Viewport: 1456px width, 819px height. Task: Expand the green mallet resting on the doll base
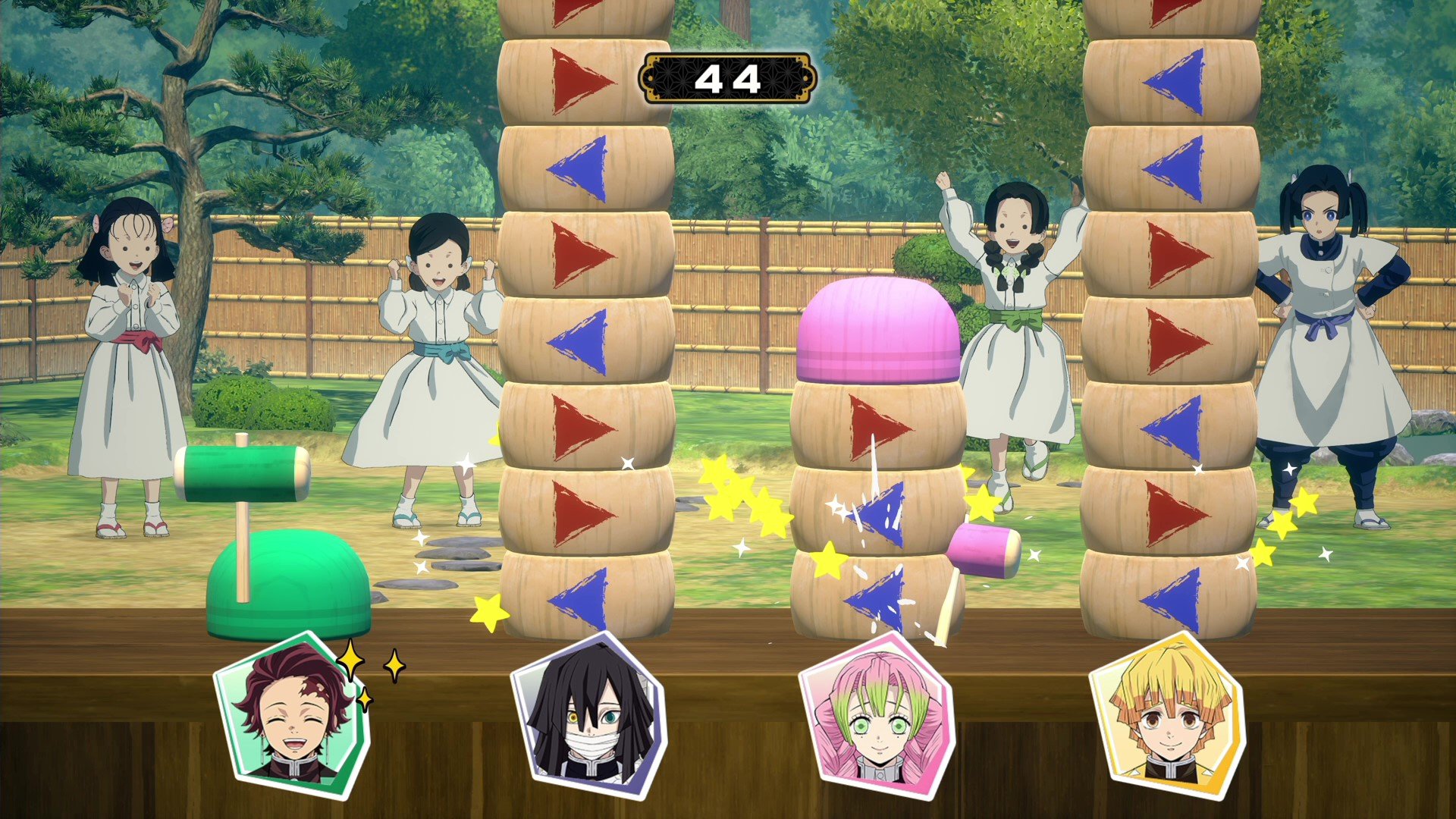(x=243, y=474)
